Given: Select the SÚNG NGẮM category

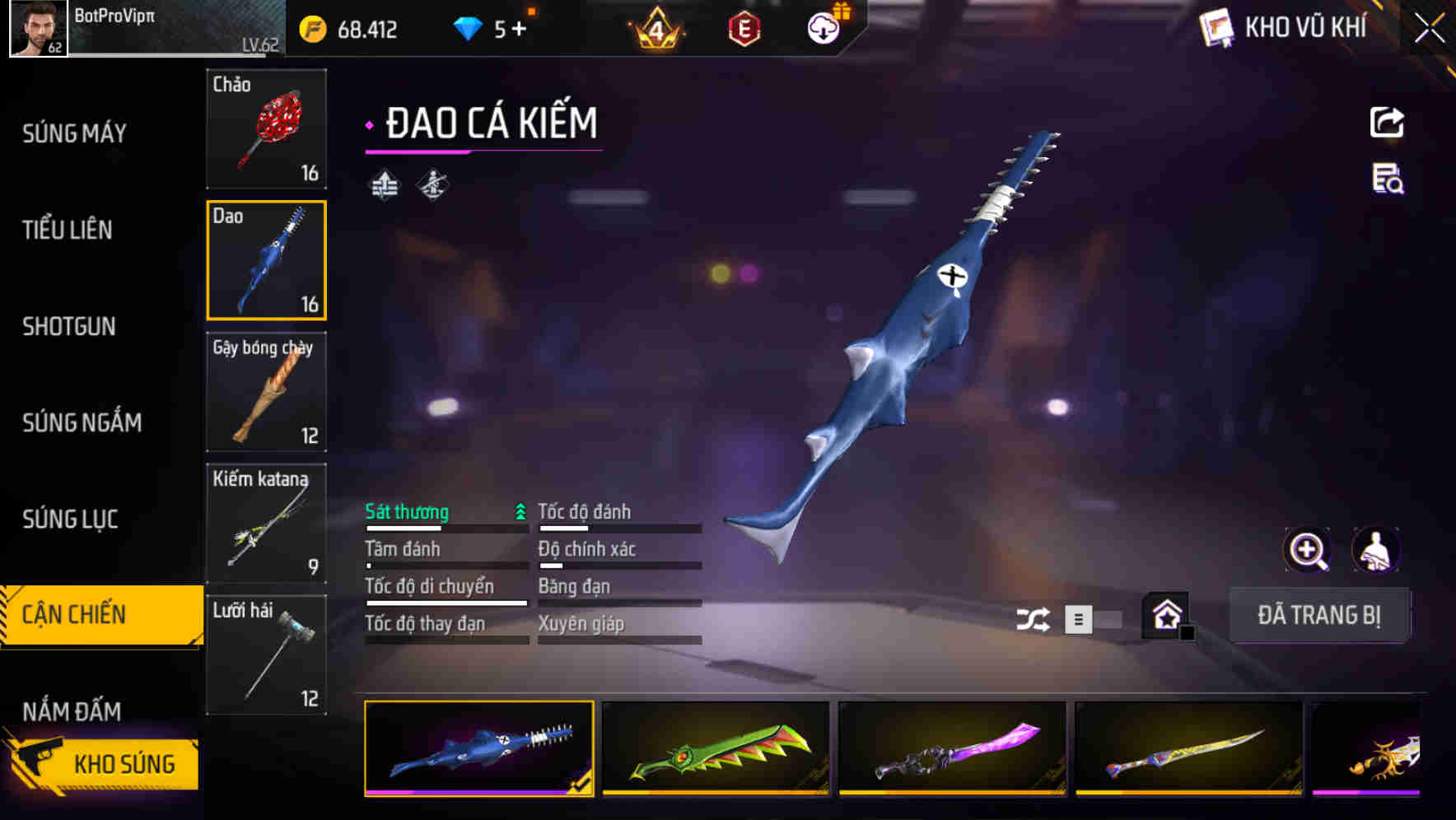Looking at the screenshot, I should 80,422.
